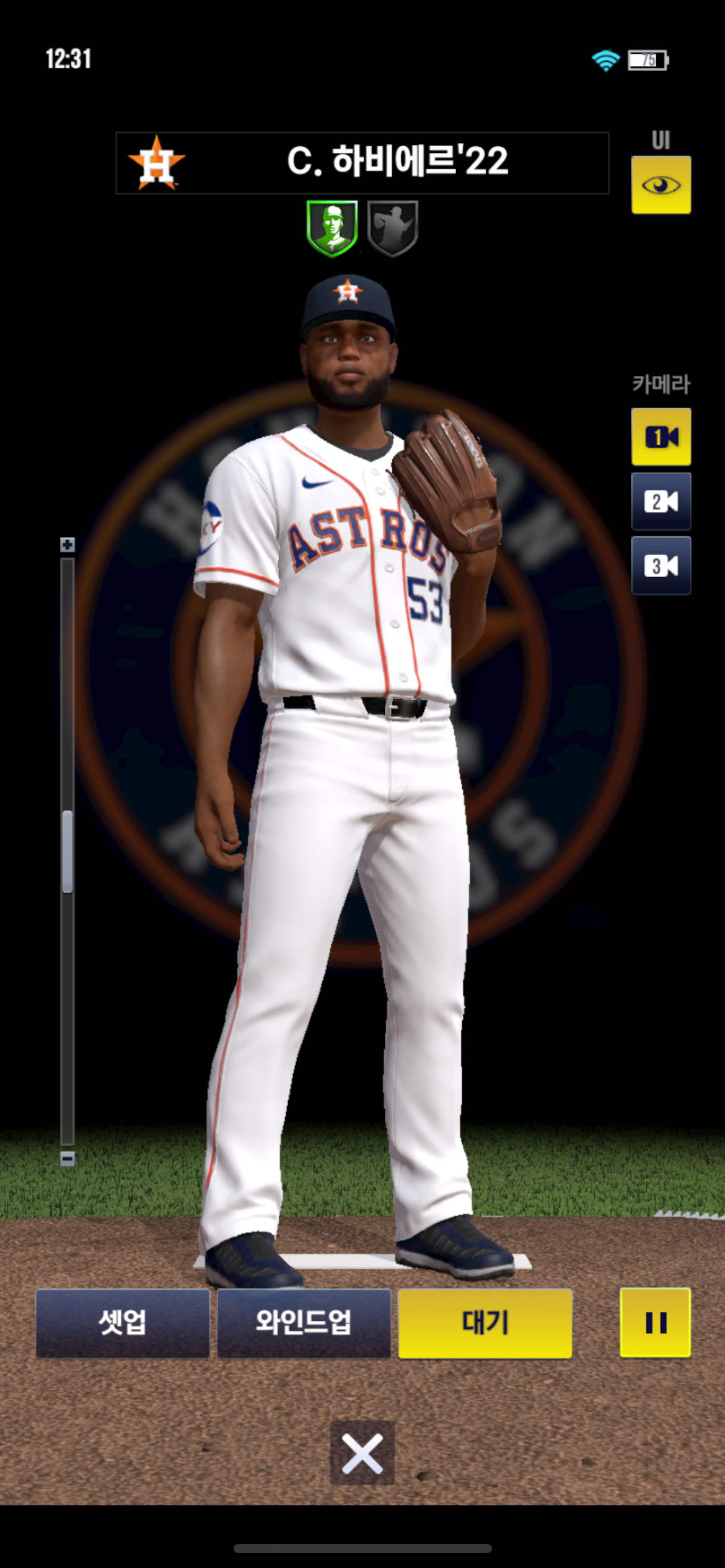Choose camera 3 angle

[661, 565]
